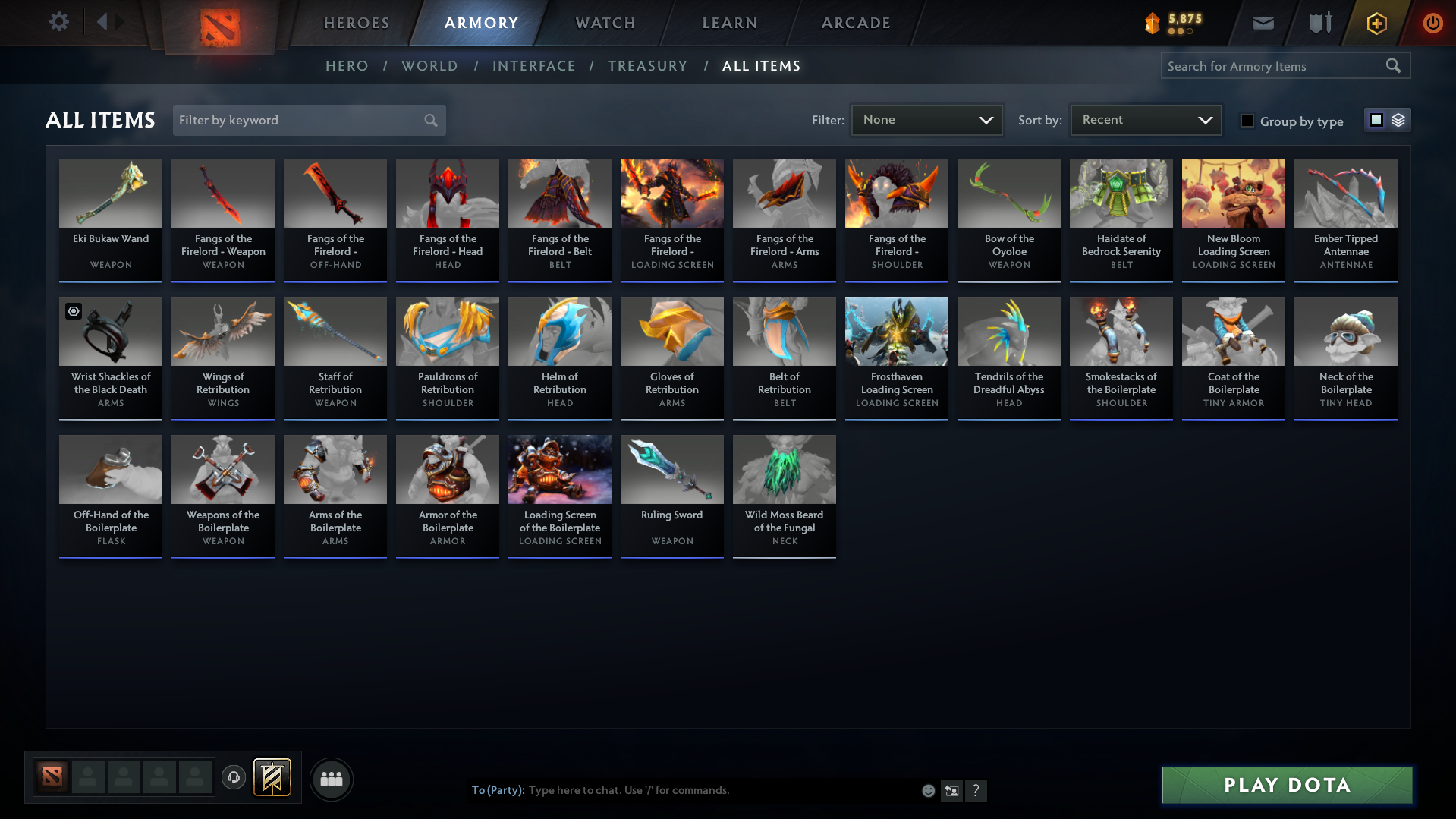
Task: Open the friends list button near chat
Action: pyautogui.click(x=331, y=779)
